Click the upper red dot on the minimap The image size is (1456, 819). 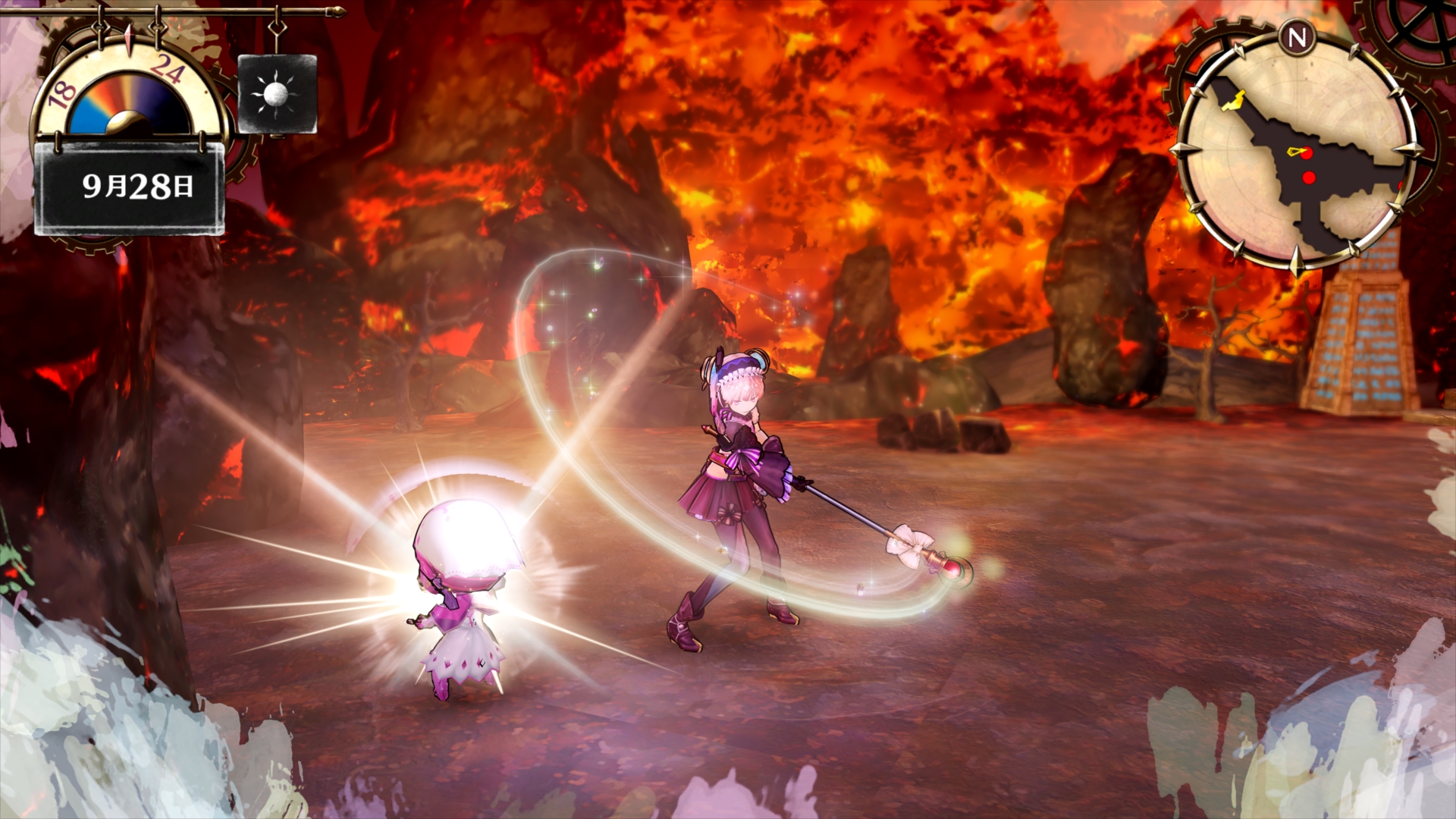(x=1306, y=152)
